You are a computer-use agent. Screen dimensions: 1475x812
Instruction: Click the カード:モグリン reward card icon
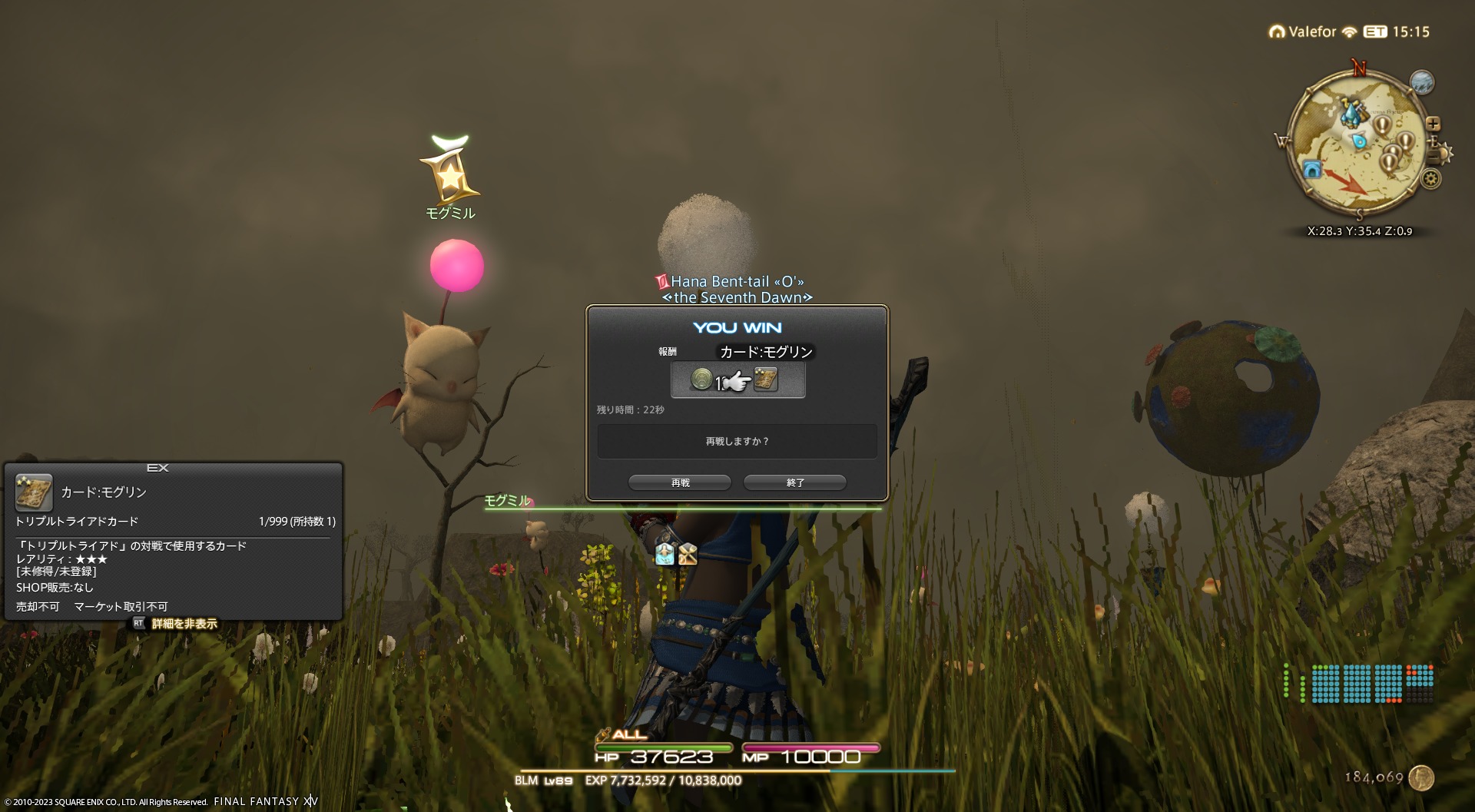766,379
